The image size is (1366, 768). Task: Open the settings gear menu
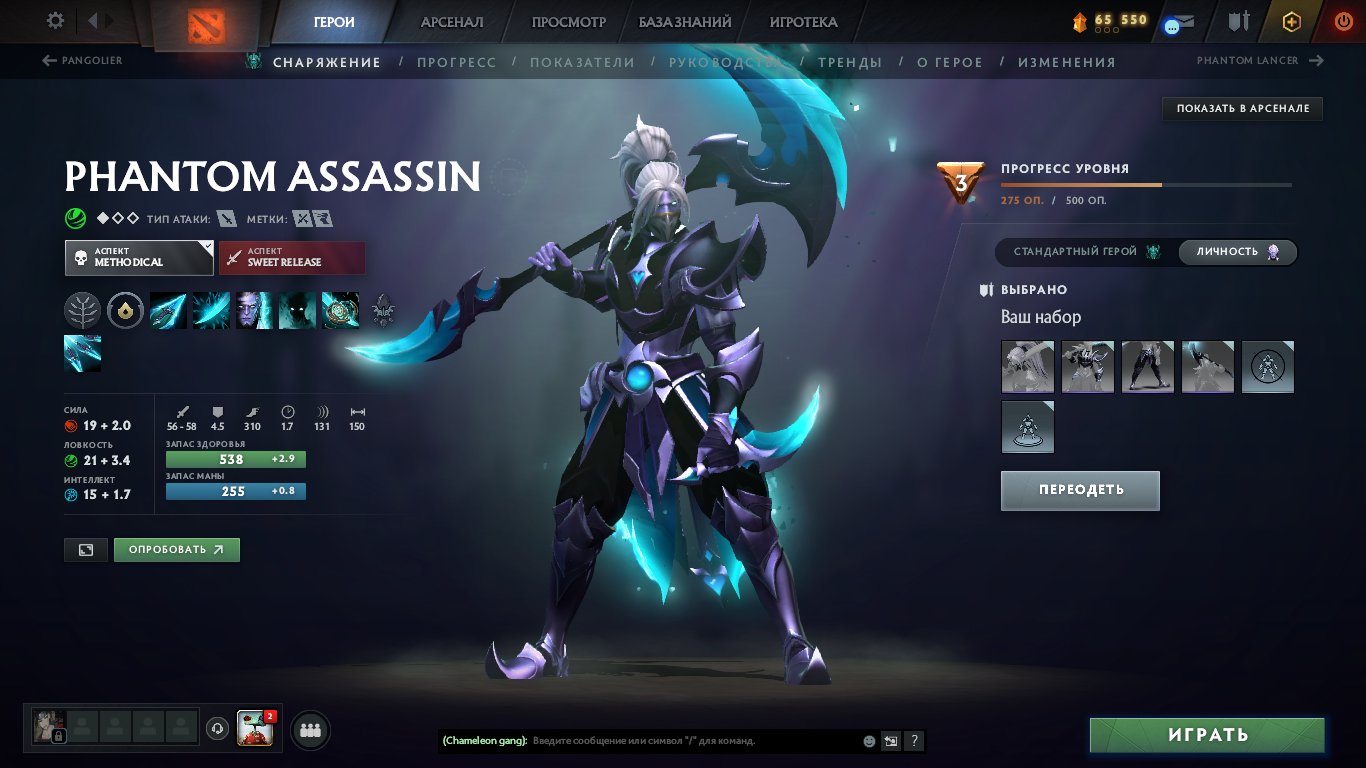pos(56,21)
